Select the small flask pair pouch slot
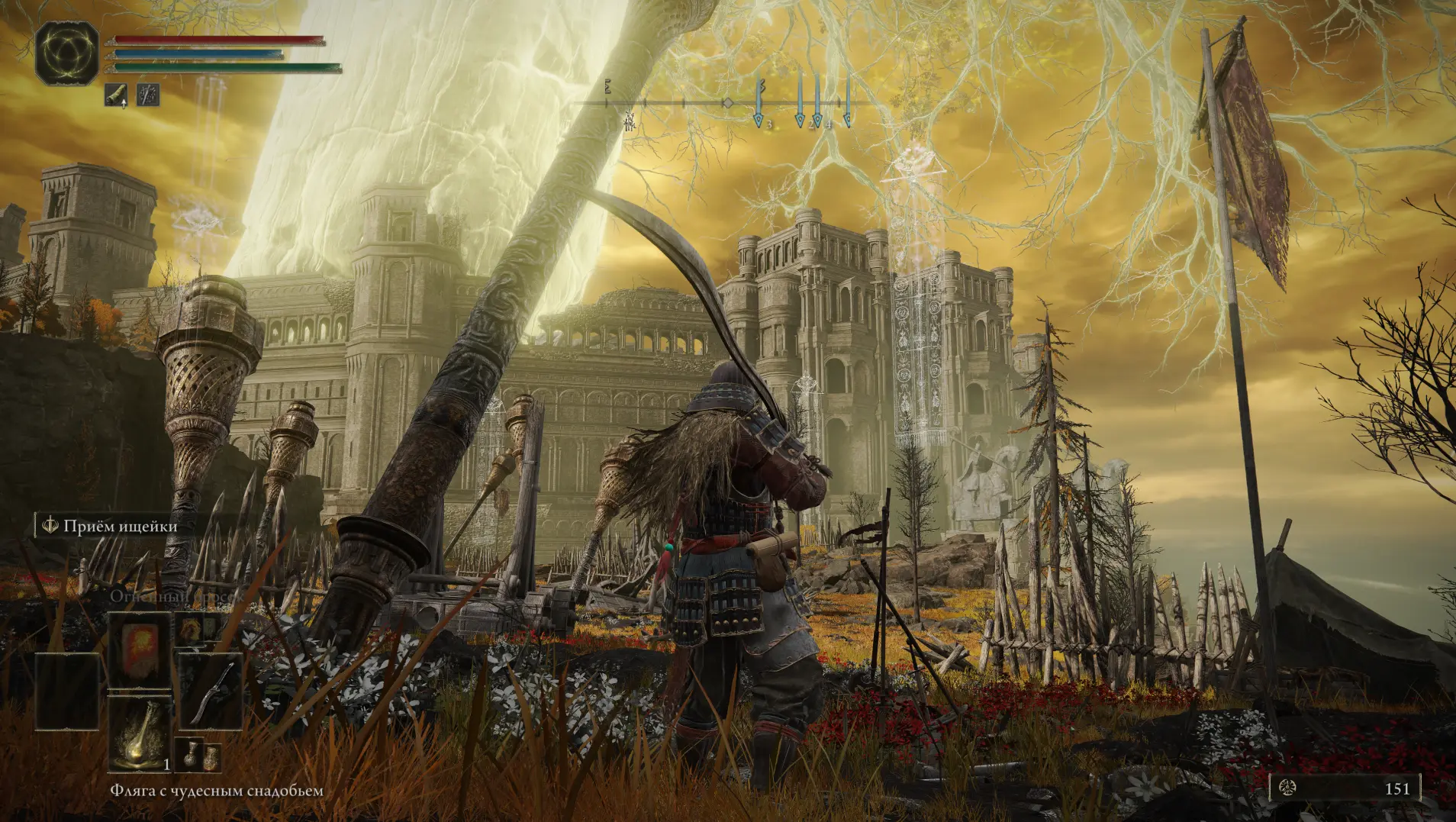 click(x=198, y=756)
